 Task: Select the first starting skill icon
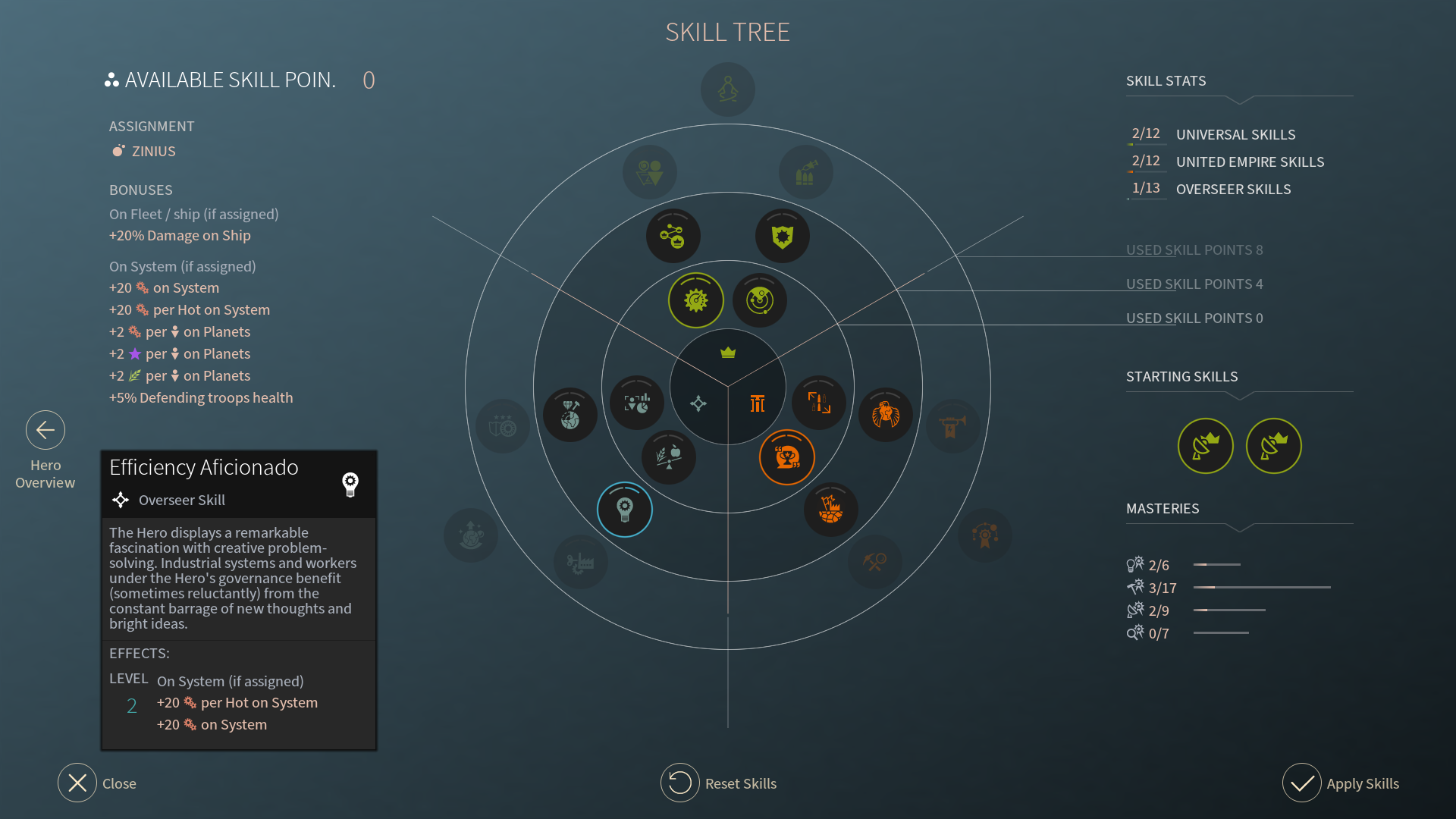(1206, 446)
